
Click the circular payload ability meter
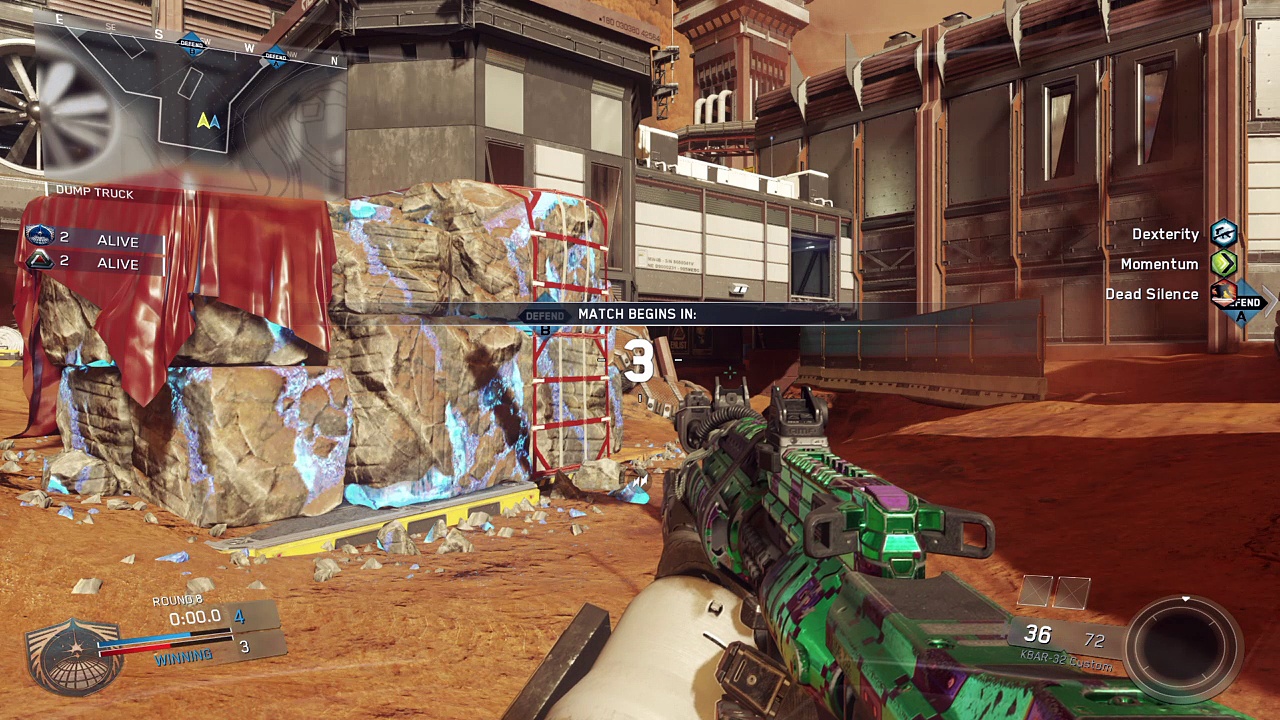coord(1184,641)
